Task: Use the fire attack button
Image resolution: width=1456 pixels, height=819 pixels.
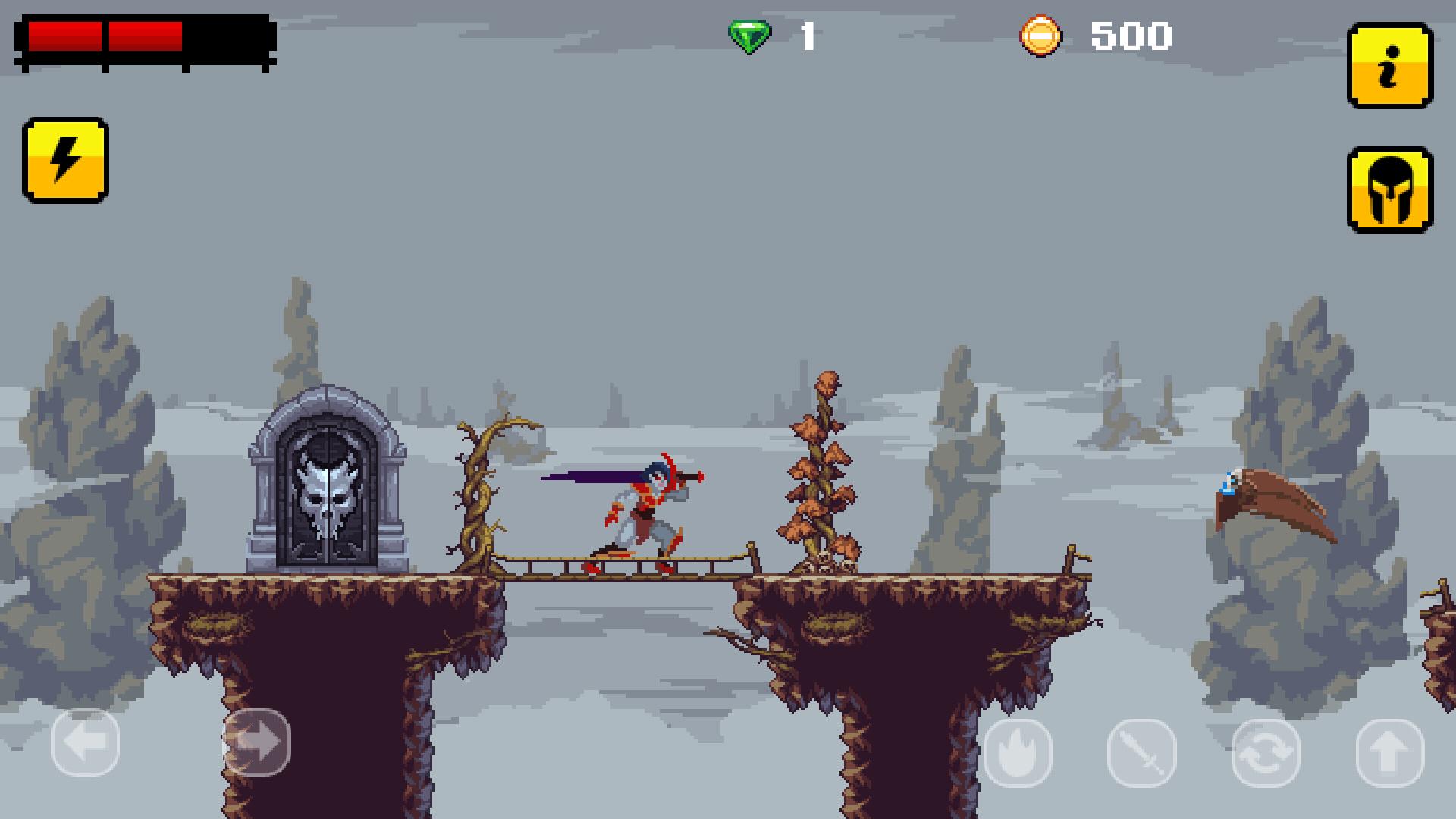Action: [x=1018, y=753]
